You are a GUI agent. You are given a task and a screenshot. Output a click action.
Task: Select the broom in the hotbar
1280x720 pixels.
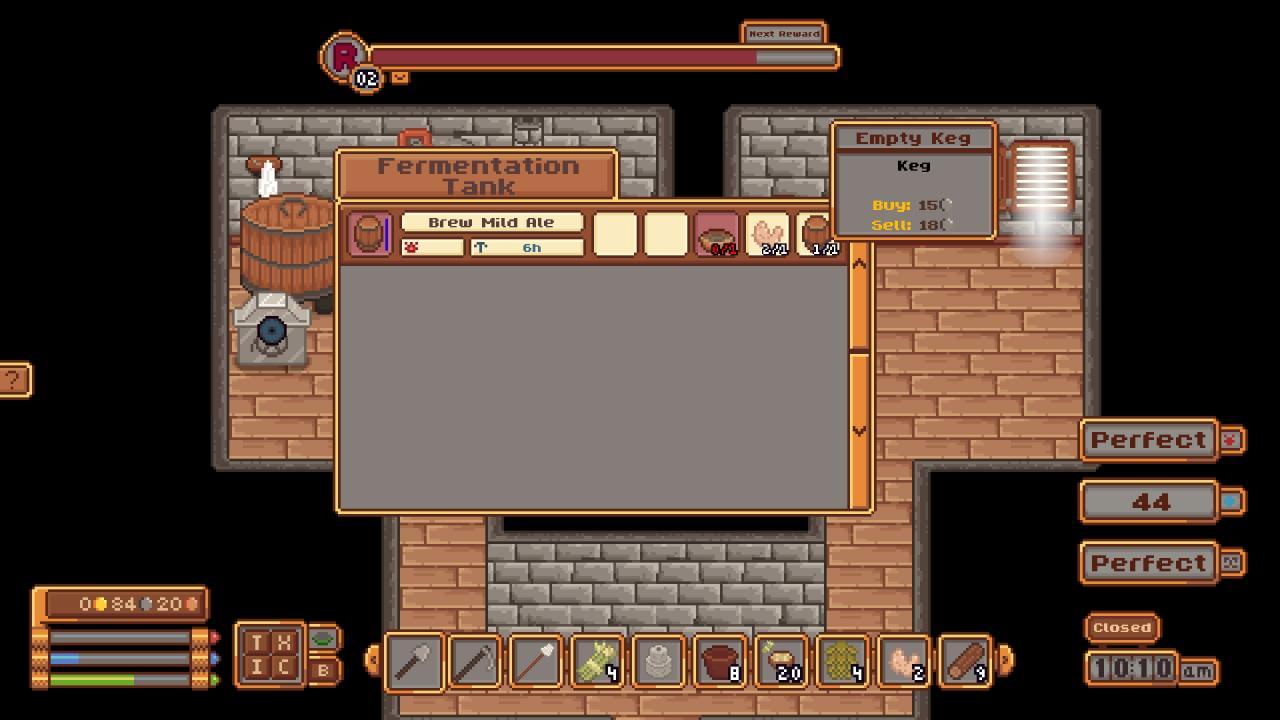(x=537, y=661)
